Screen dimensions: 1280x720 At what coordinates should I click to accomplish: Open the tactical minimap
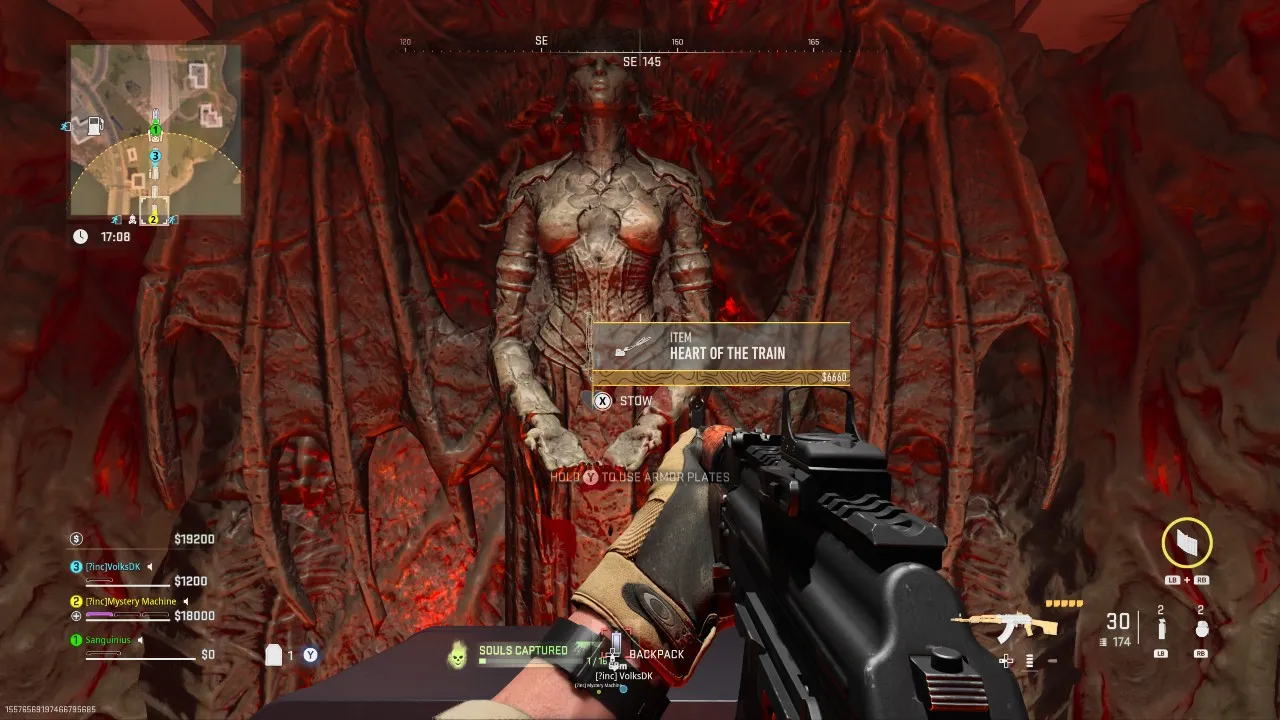[155, 129]
